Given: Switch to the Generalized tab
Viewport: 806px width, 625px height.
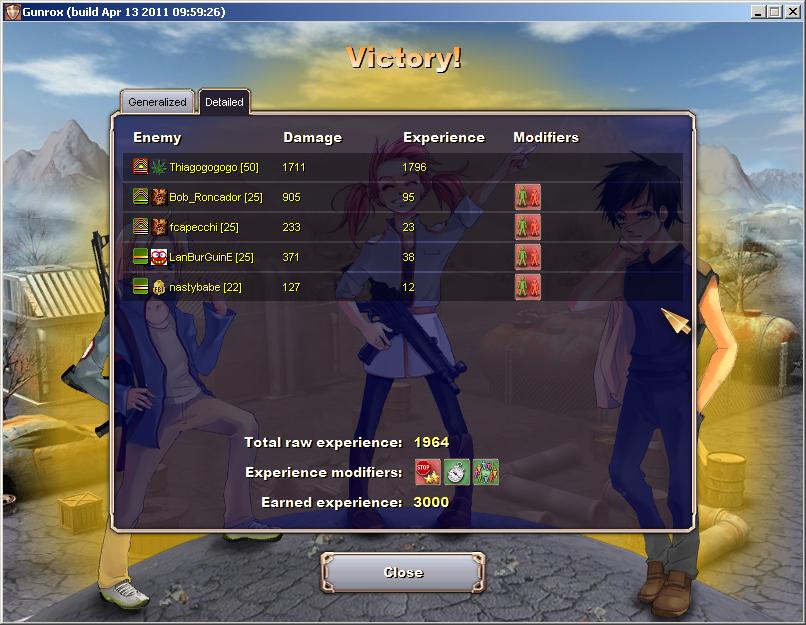Looking at the screenshot, I should [x=158, y=102].
